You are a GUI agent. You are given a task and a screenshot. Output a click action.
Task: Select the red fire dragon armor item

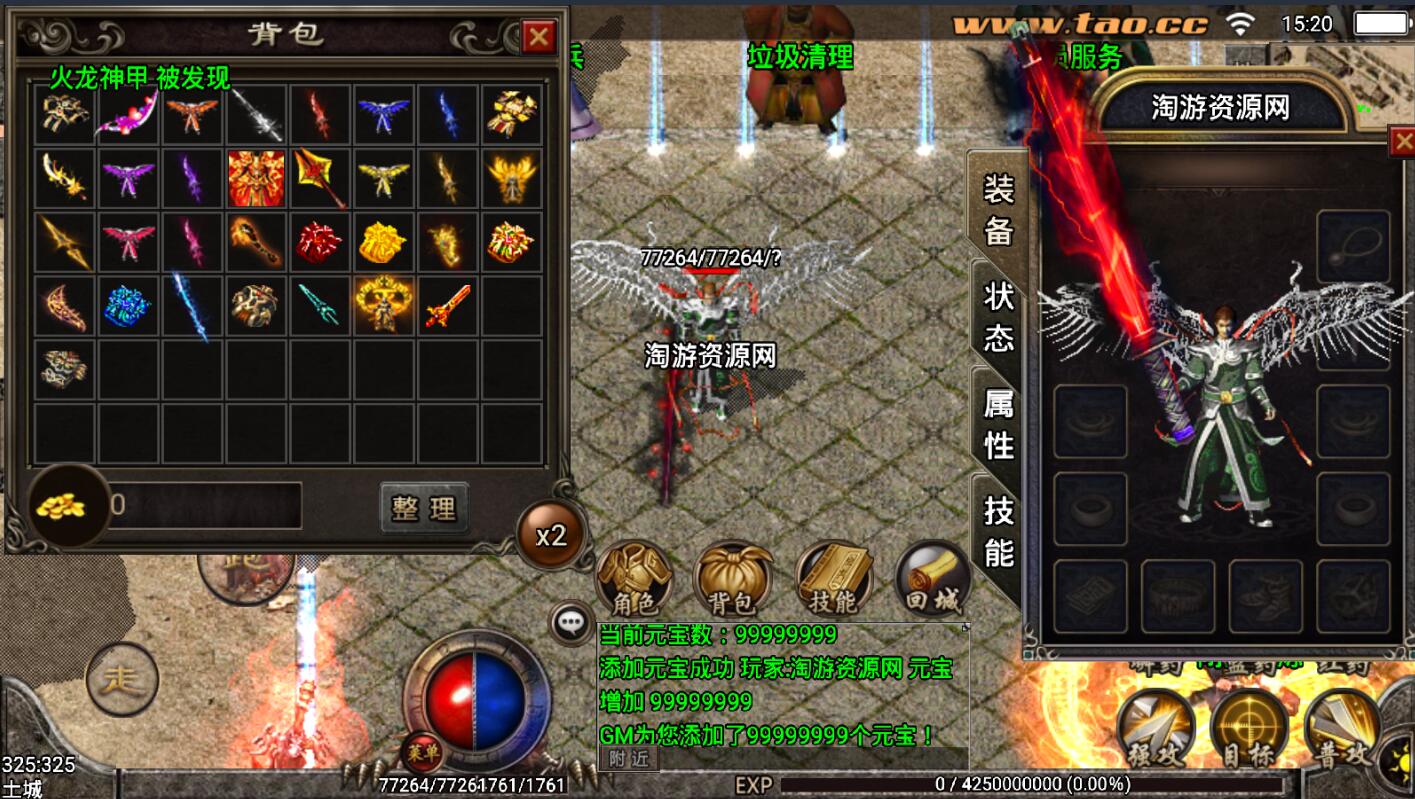256,178
